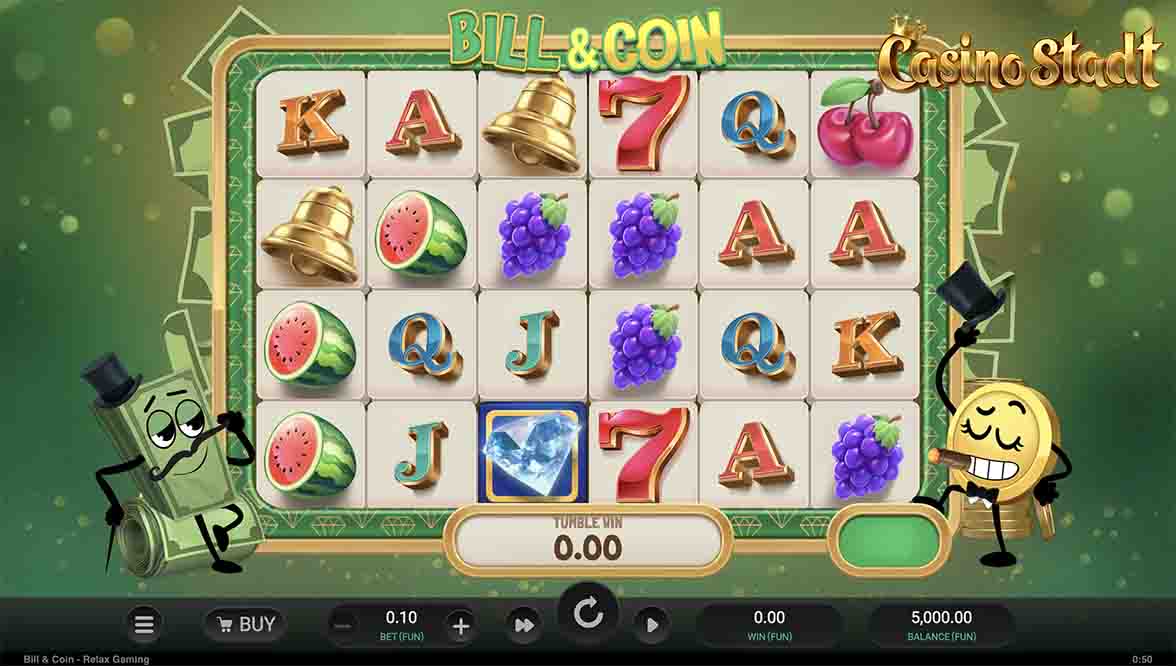This screenshot has width=1176, height=666.
Task: Toggle the fast-forward turbo spin button
Action: (x=523, y=626)
